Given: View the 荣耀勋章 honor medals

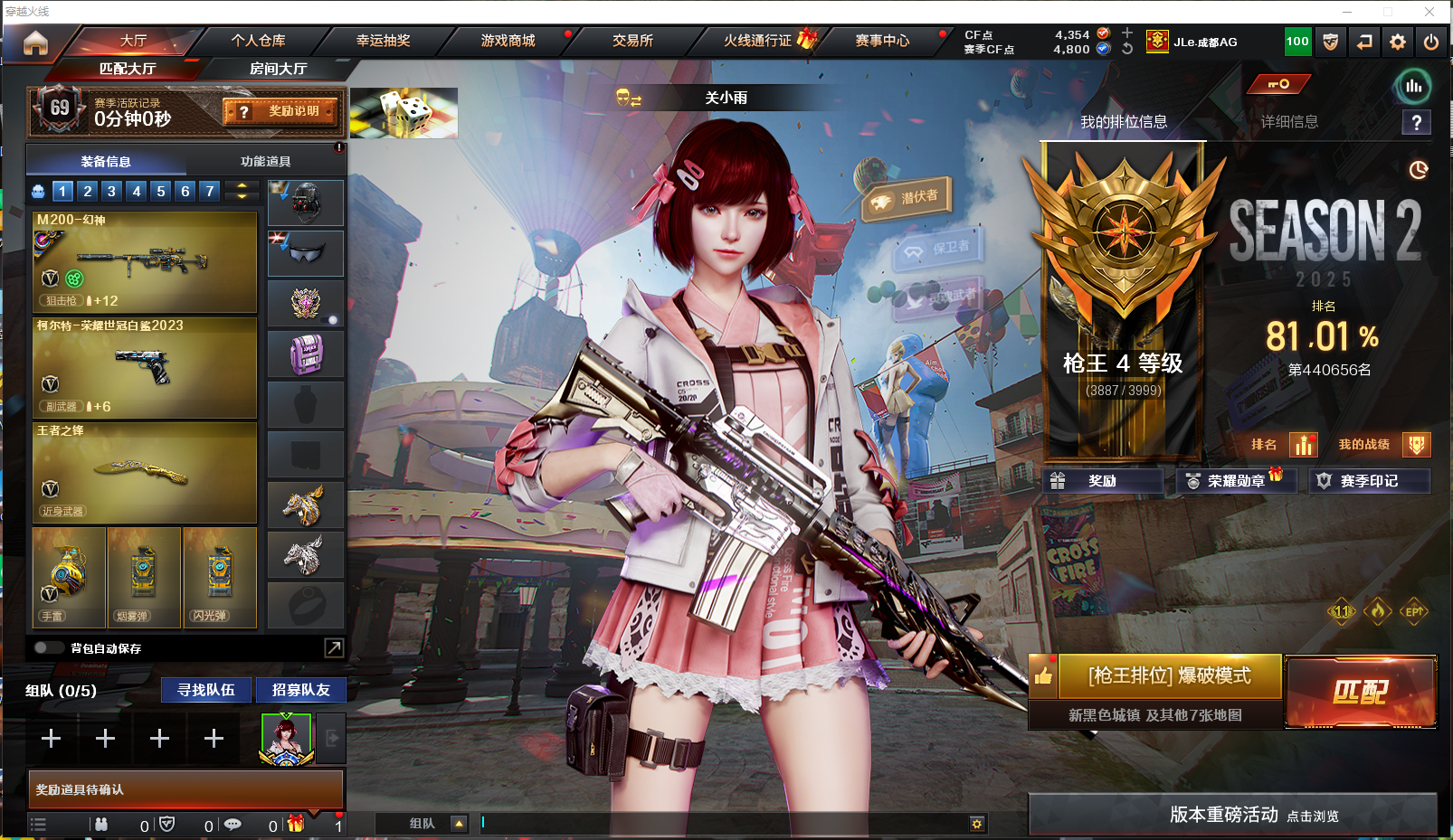Looking at the screenshot, I should coord(1236,481).
